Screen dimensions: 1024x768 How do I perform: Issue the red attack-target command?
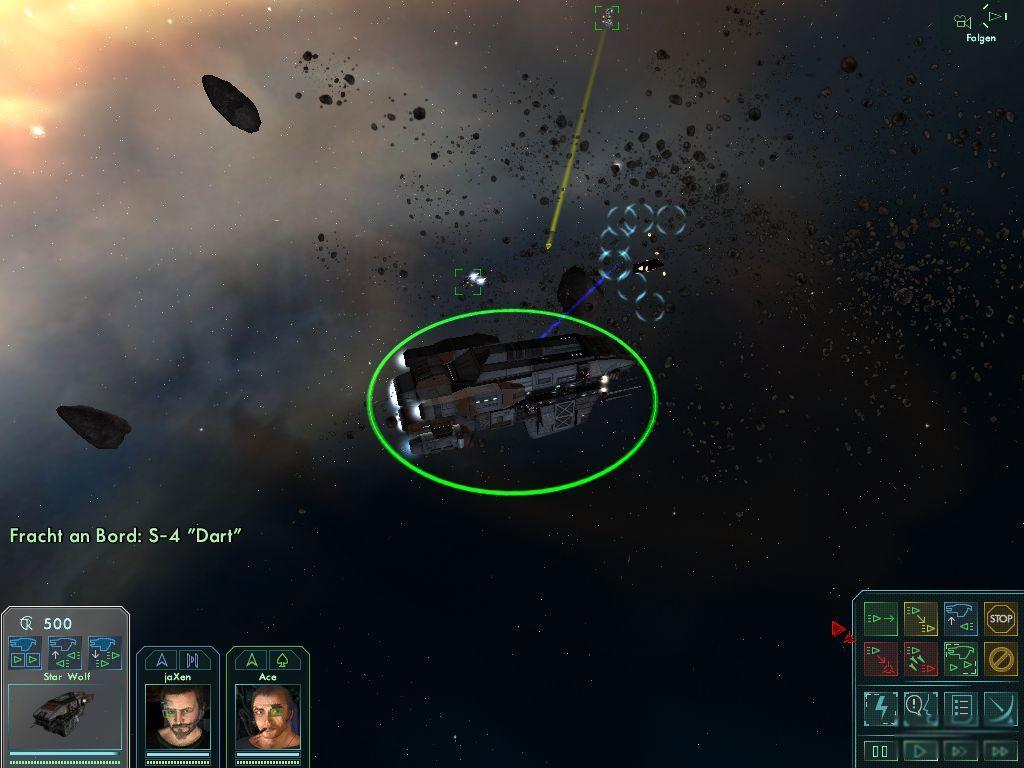[880, 659]
